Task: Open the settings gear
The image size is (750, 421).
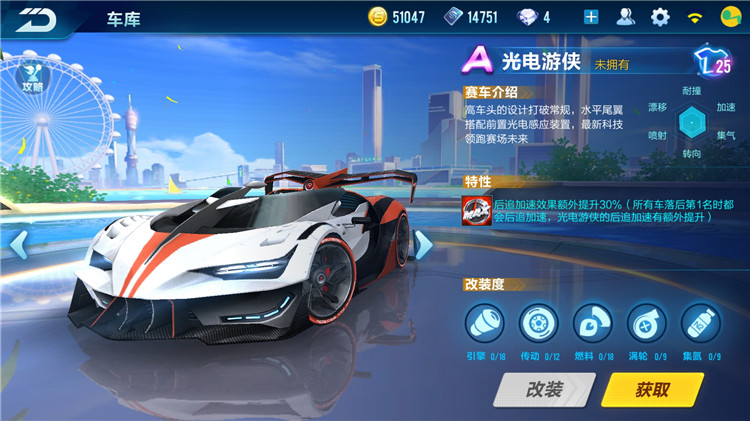Action: coord(660,17)
